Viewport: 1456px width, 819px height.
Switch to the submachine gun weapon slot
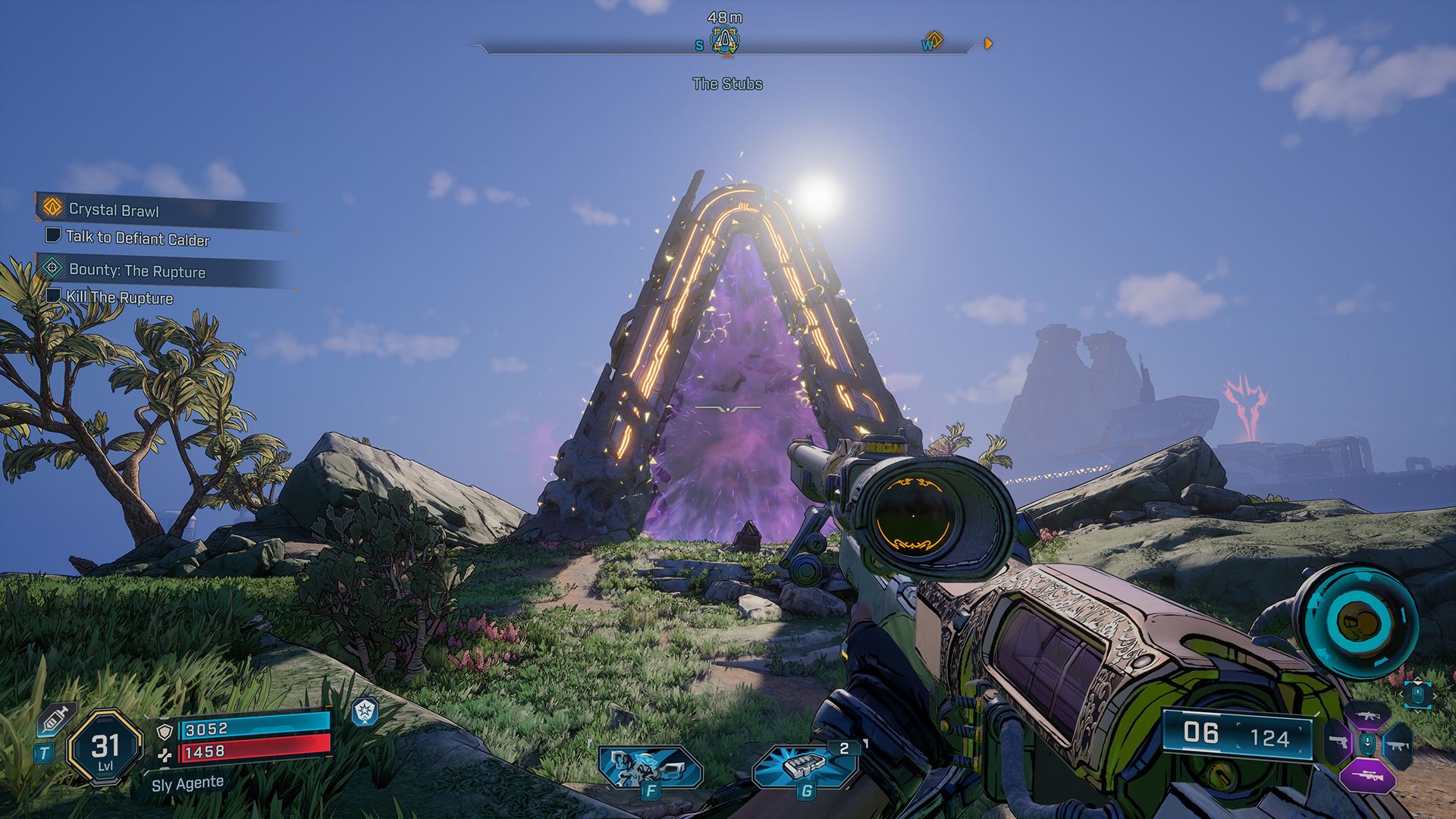(1398, 745)
